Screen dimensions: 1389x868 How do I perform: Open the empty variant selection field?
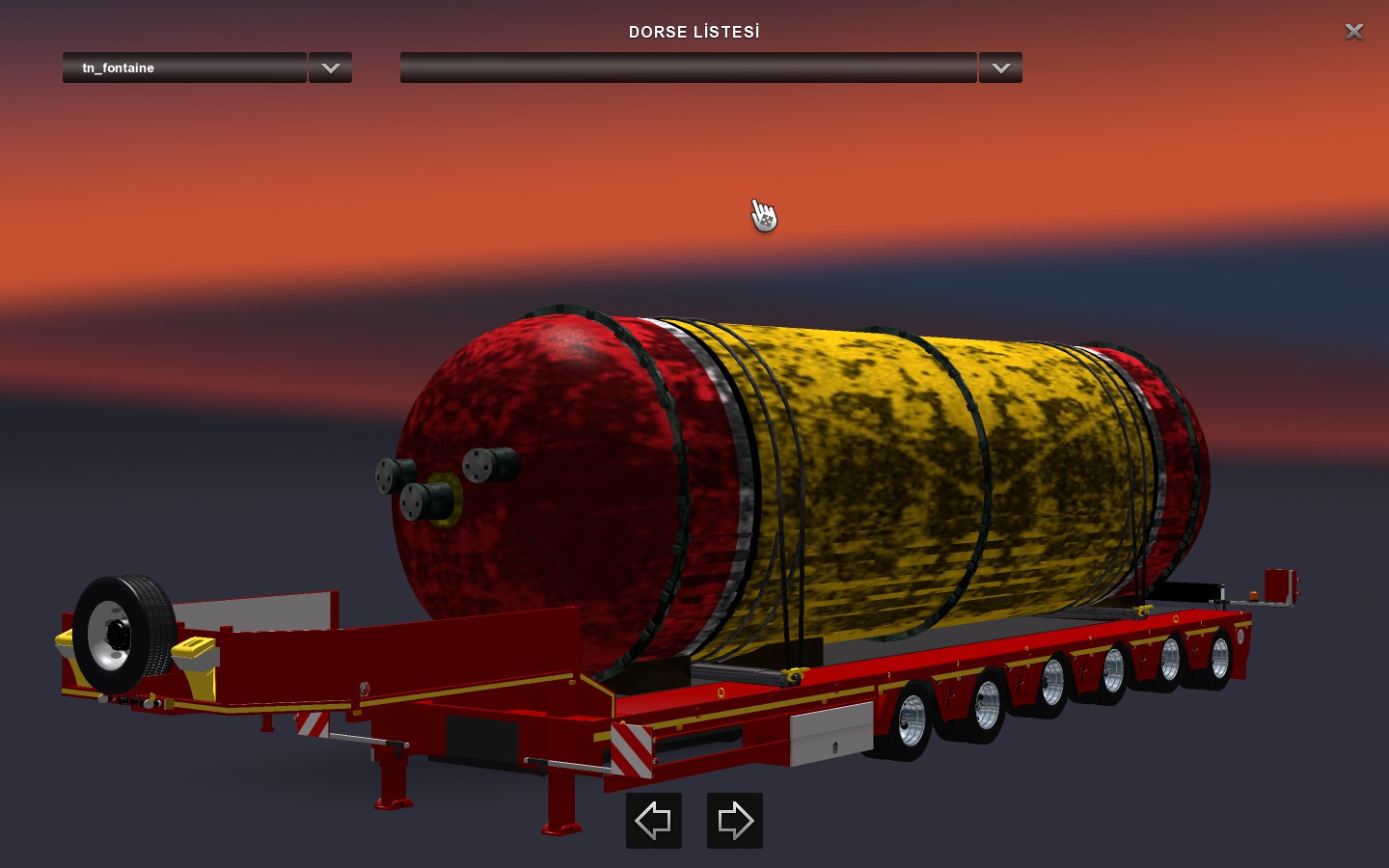click(x=688, y=68)
